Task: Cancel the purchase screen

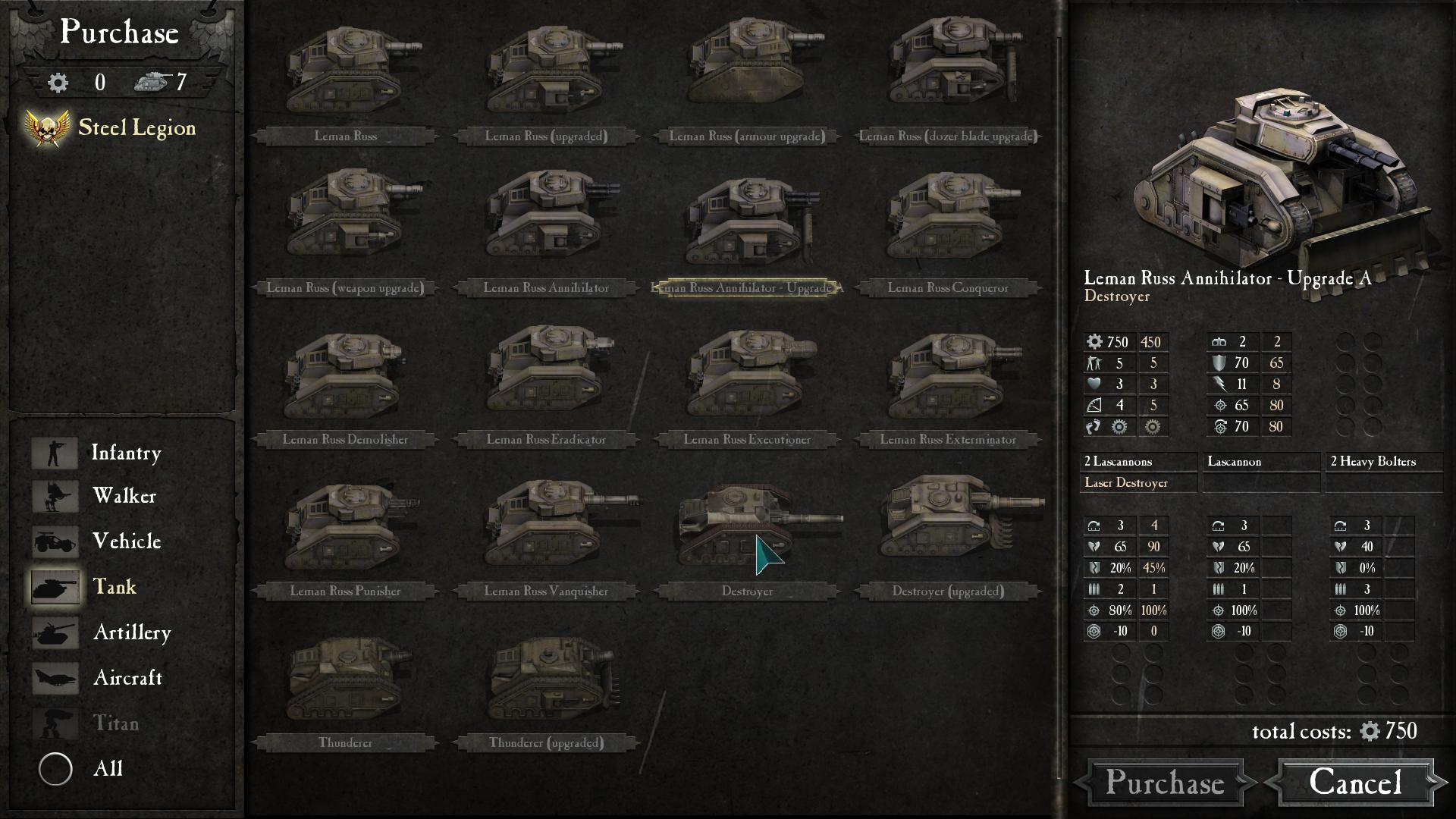Action: [1356, 783]
